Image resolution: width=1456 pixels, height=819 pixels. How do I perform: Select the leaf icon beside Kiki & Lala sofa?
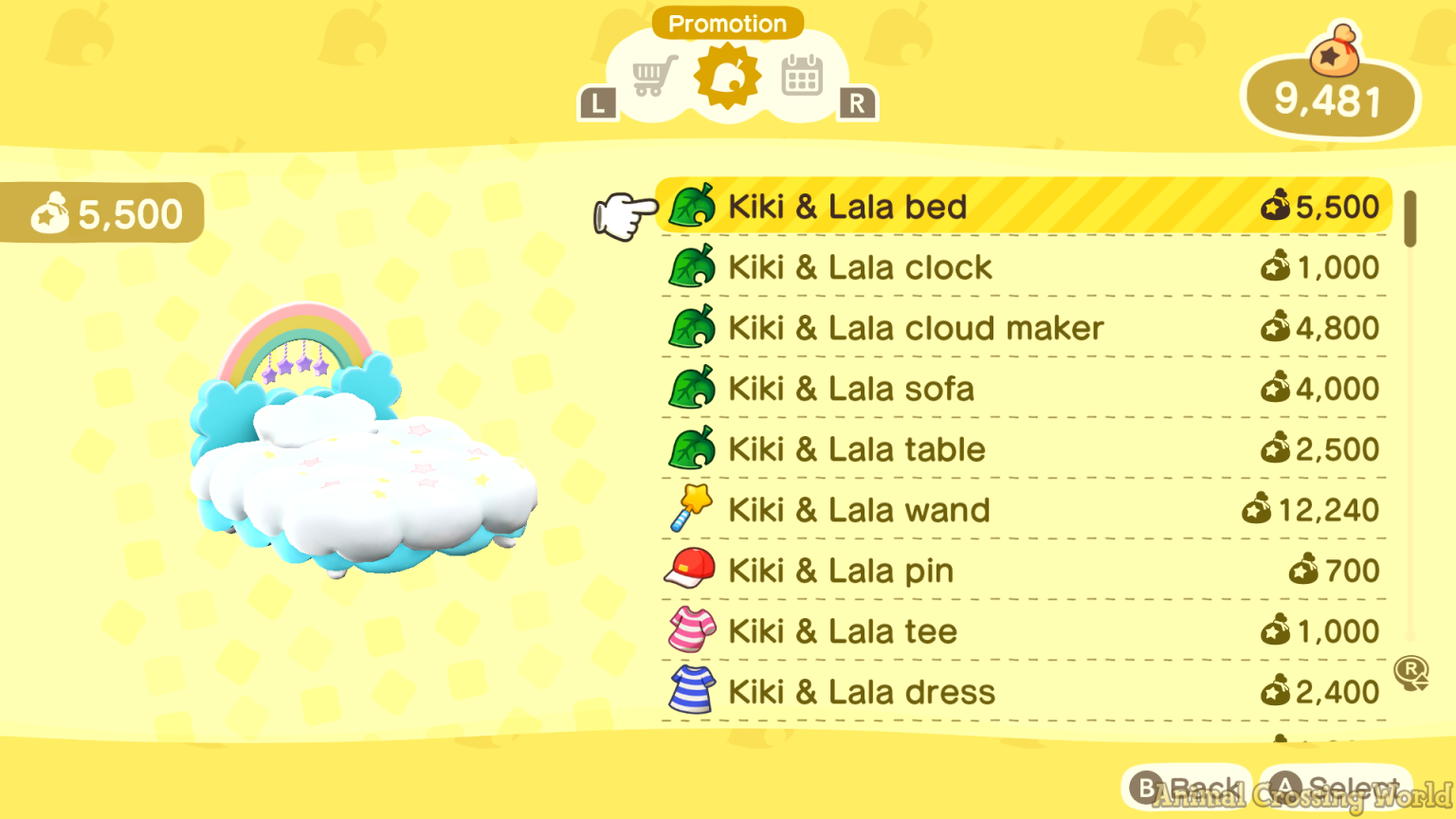691,389
